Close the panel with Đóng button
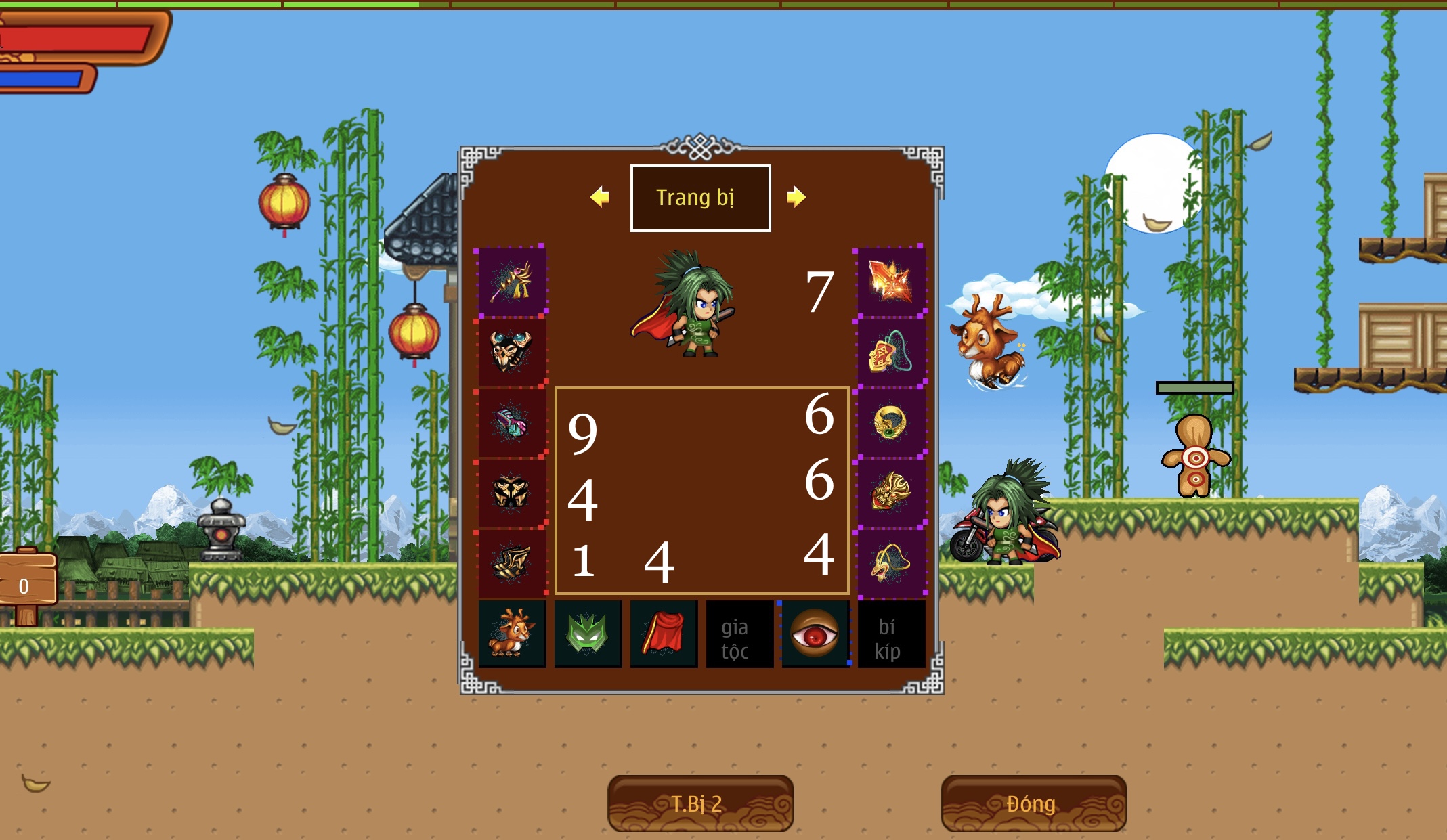This screenshot has height=840, width=1447. pyautogui.click(x=1033, y=803)
